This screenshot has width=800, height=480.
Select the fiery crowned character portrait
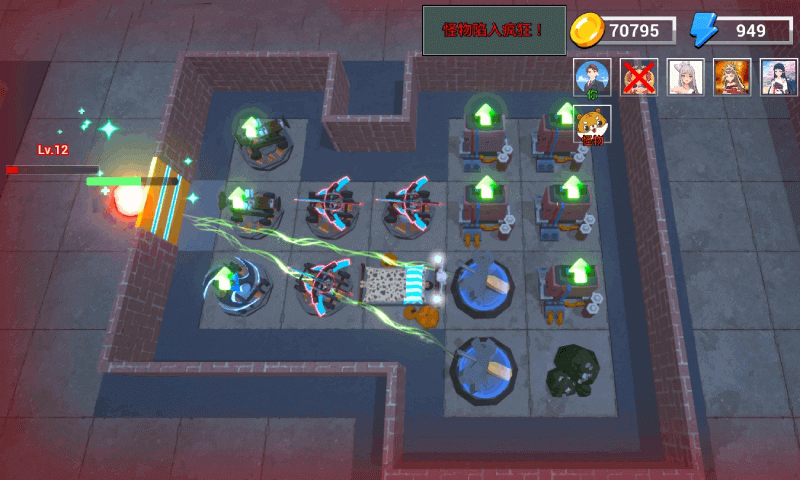coord(733,77)
